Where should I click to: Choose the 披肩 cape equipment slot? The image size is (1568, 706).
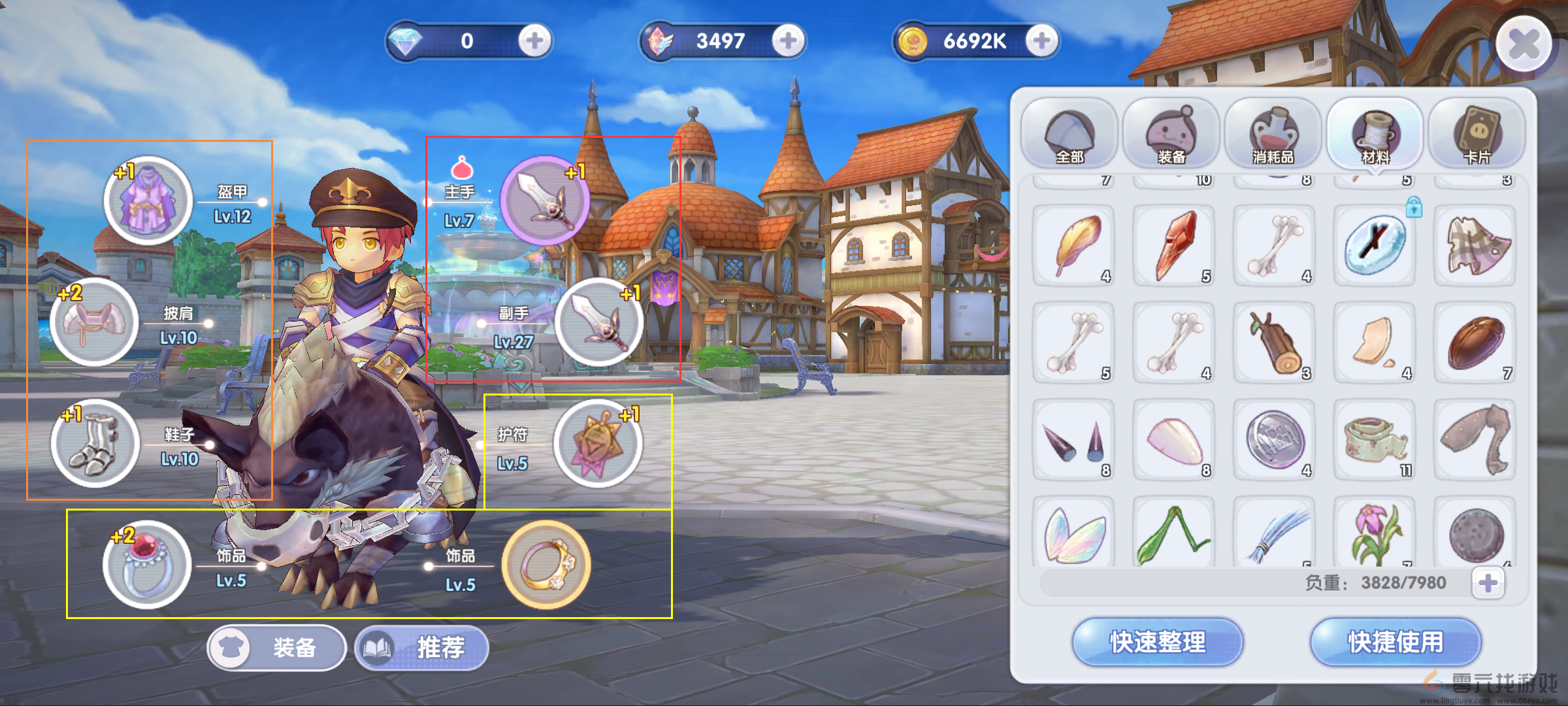95,322
